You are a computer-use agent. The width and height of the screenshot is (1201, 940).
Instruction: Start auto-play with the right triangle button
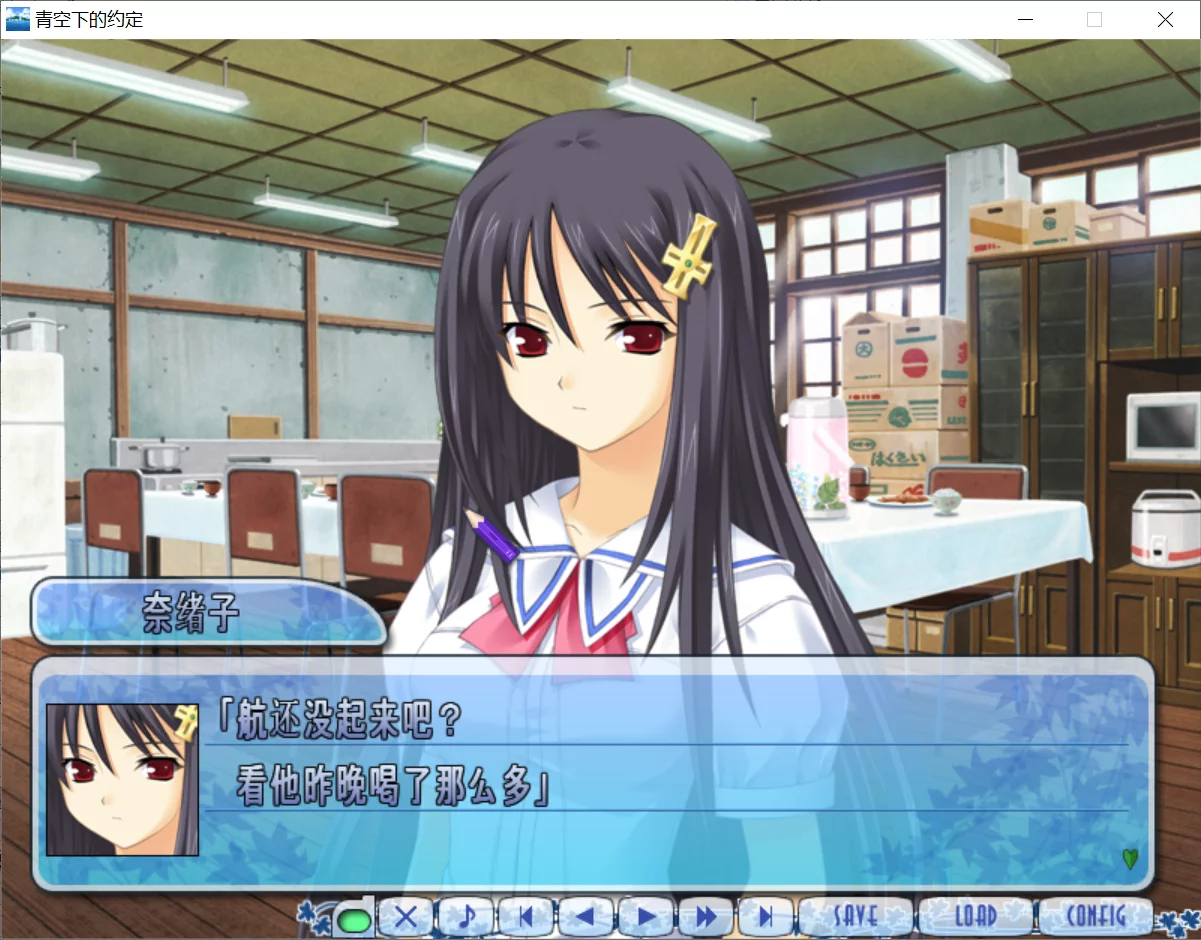click(x=647, y=916)
